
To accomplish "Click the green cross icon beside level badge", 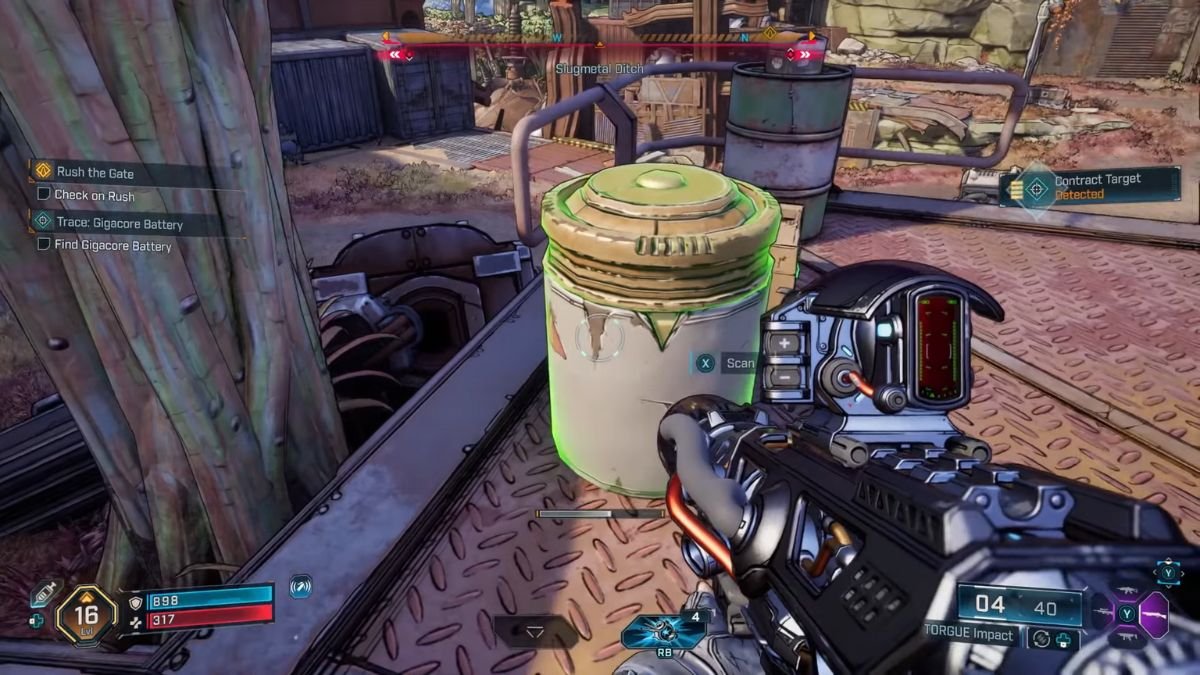I will 37,621.
